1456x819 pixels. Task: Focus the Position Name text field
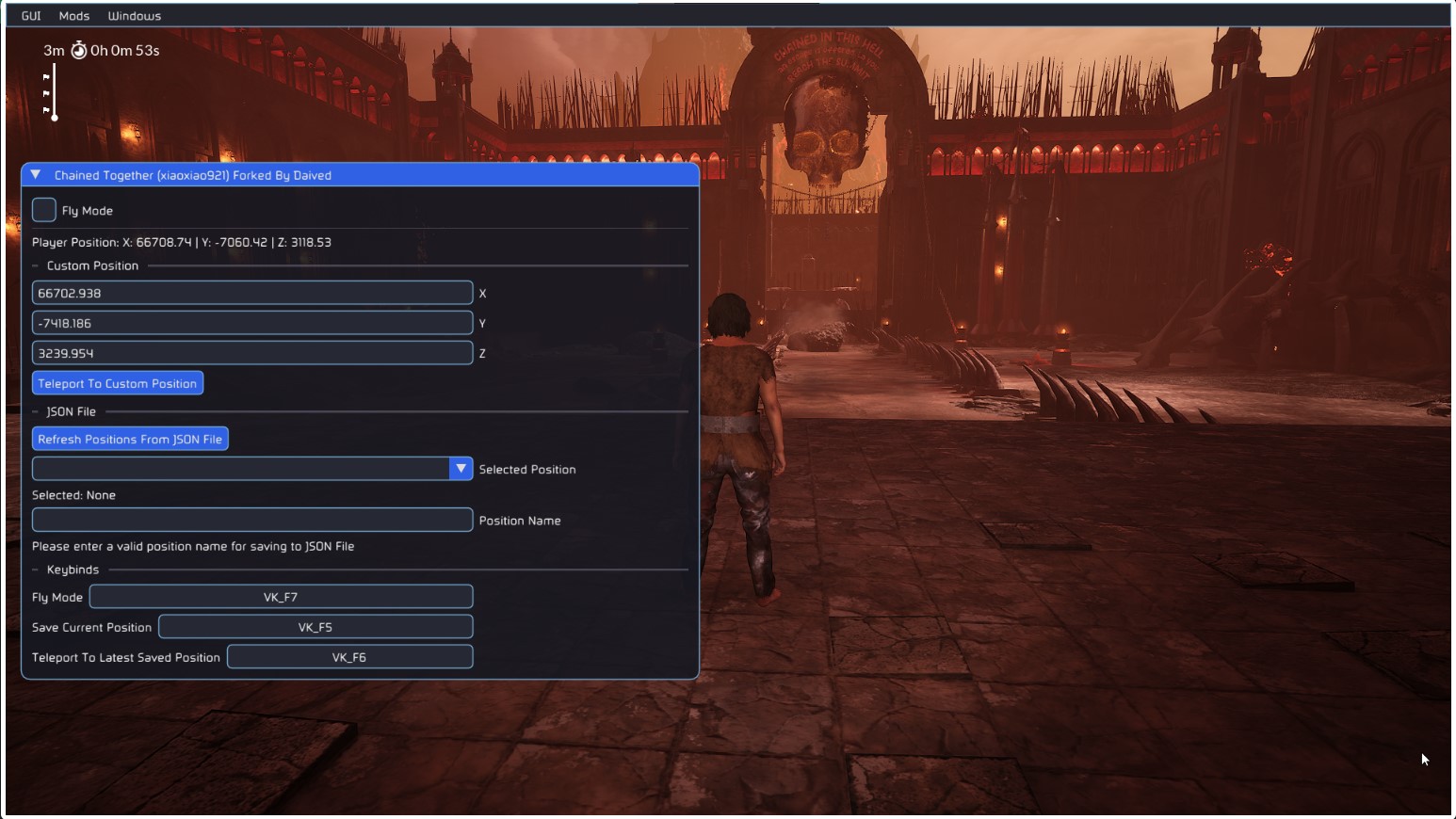tap(251, 520)
